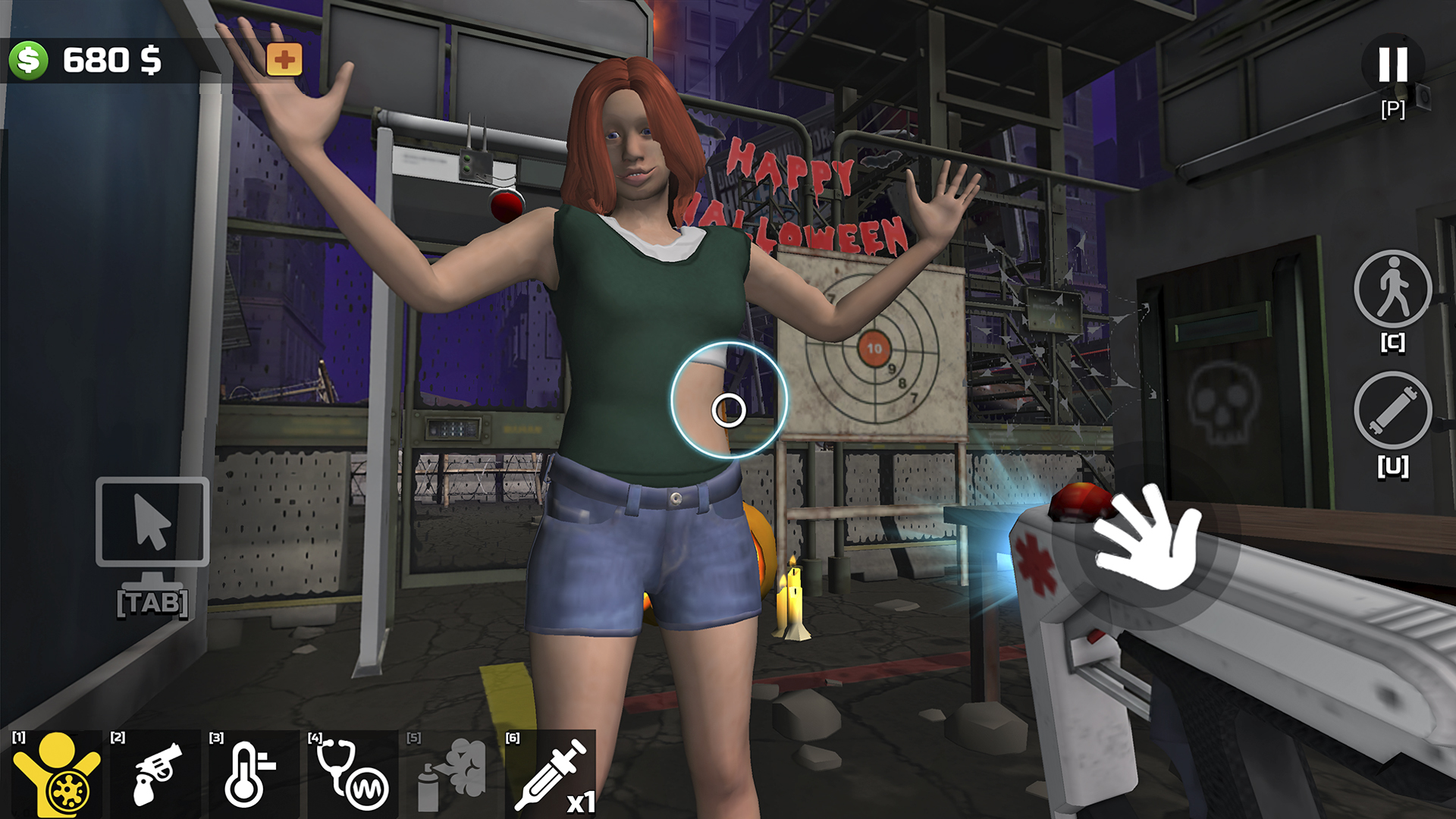Click the 680 $ money counter
This screenshot has height=819, width=1456.
point(114,60)
